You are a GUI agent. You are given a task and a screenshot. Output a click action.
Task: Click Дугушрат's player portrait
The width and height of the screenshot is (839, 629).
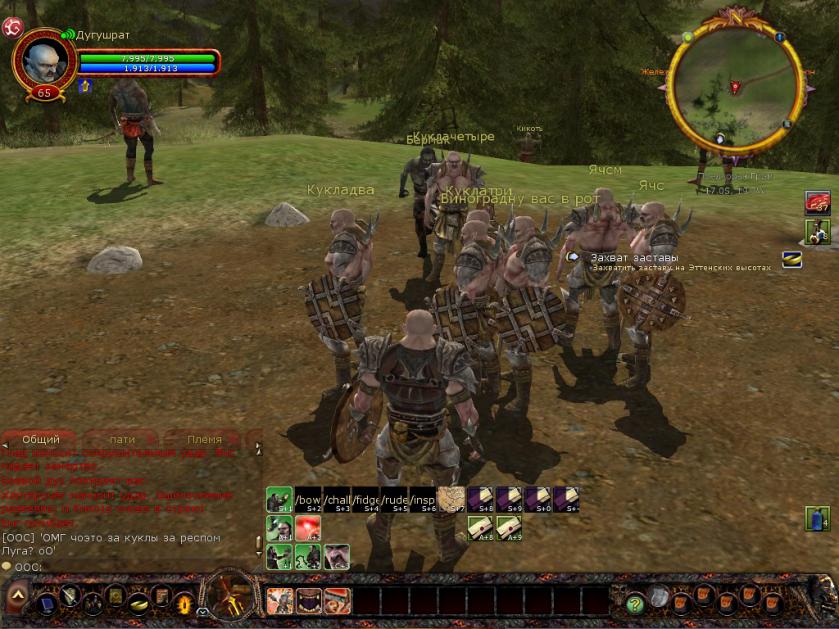coord(45,62)
